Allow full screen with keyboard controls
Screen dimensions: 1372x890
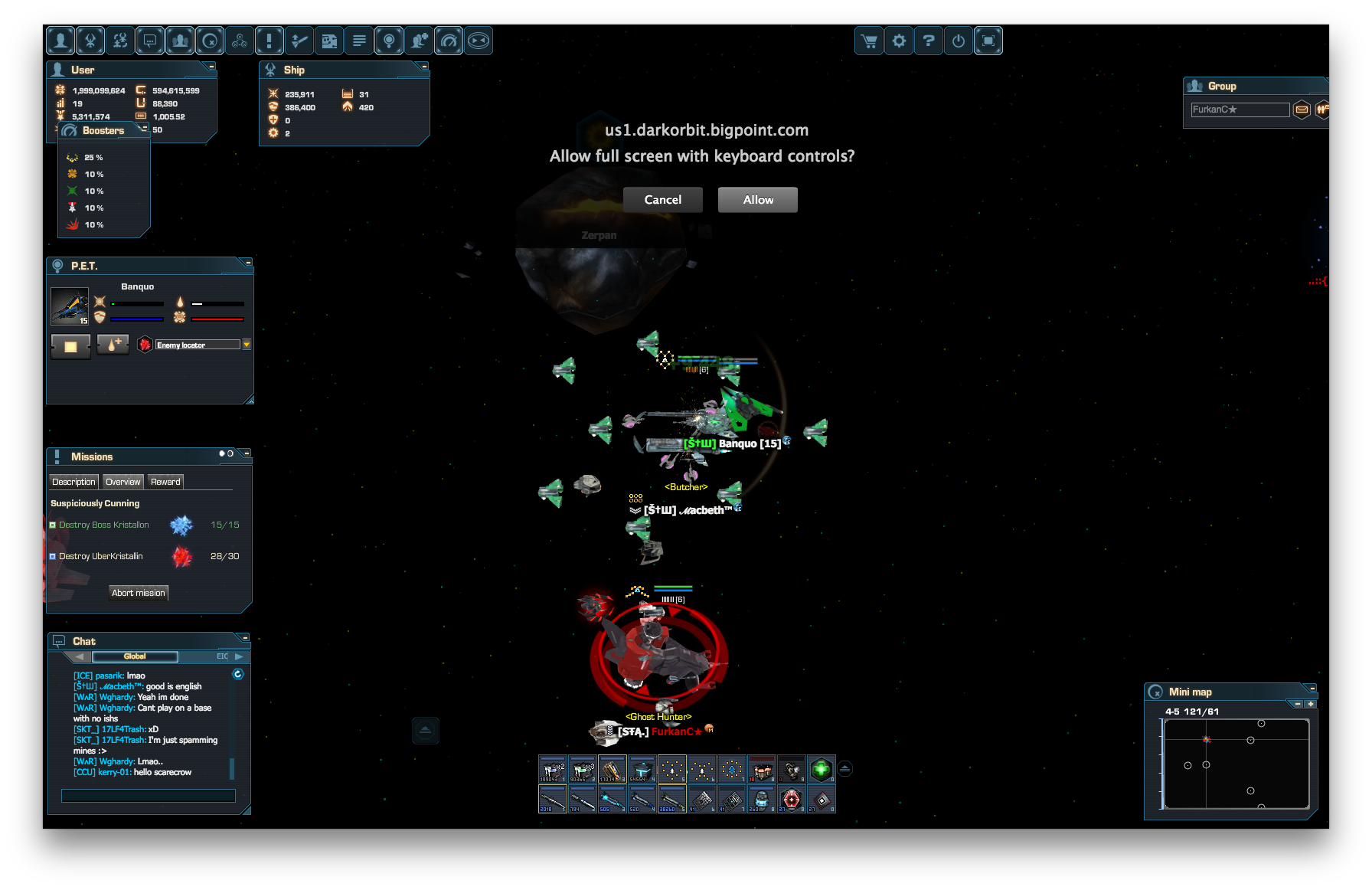point(757,200)
